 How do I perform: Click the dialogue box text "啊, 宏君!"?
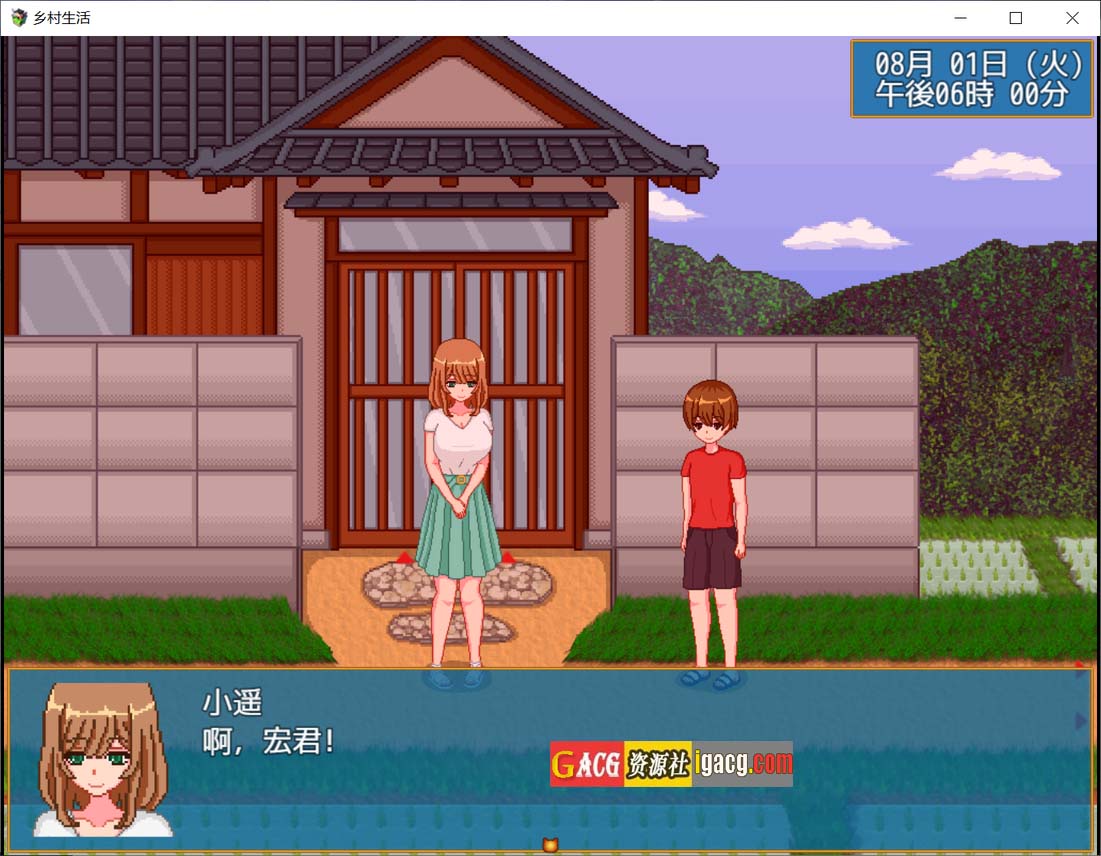click(x=268, y=742)
